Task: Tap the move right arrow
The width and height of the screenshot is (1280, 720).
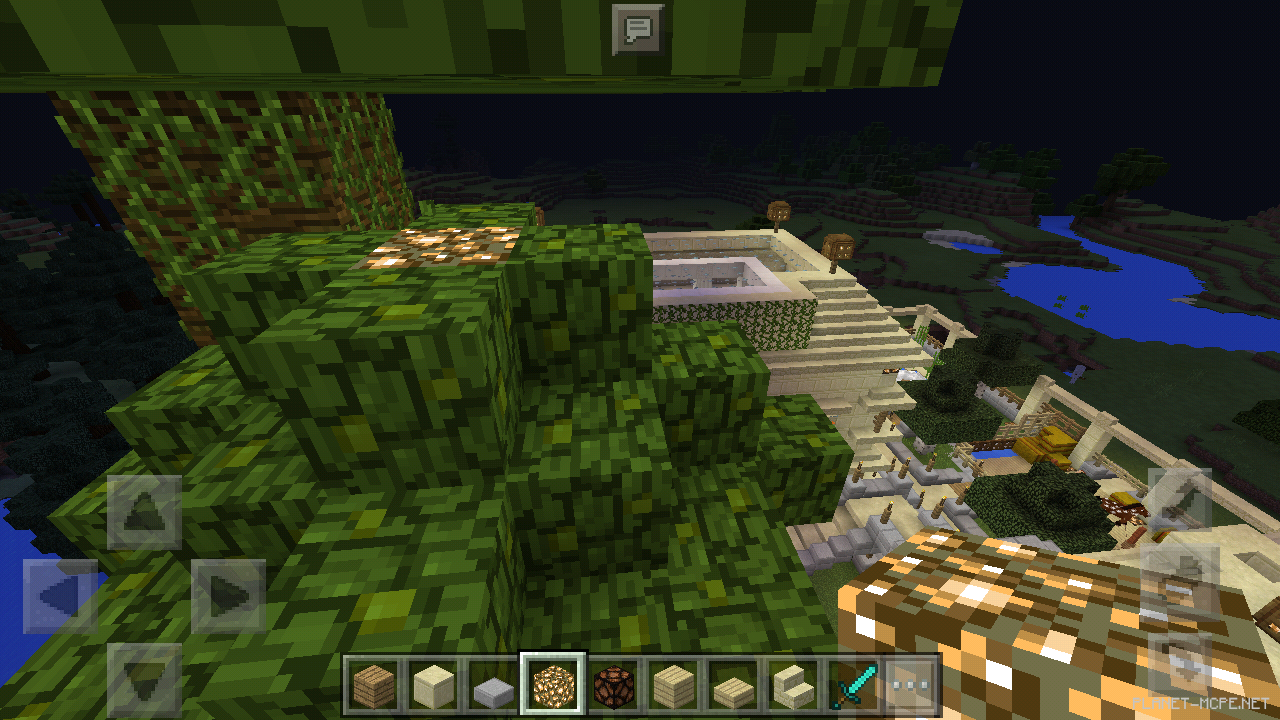Action: coord(227,596)
